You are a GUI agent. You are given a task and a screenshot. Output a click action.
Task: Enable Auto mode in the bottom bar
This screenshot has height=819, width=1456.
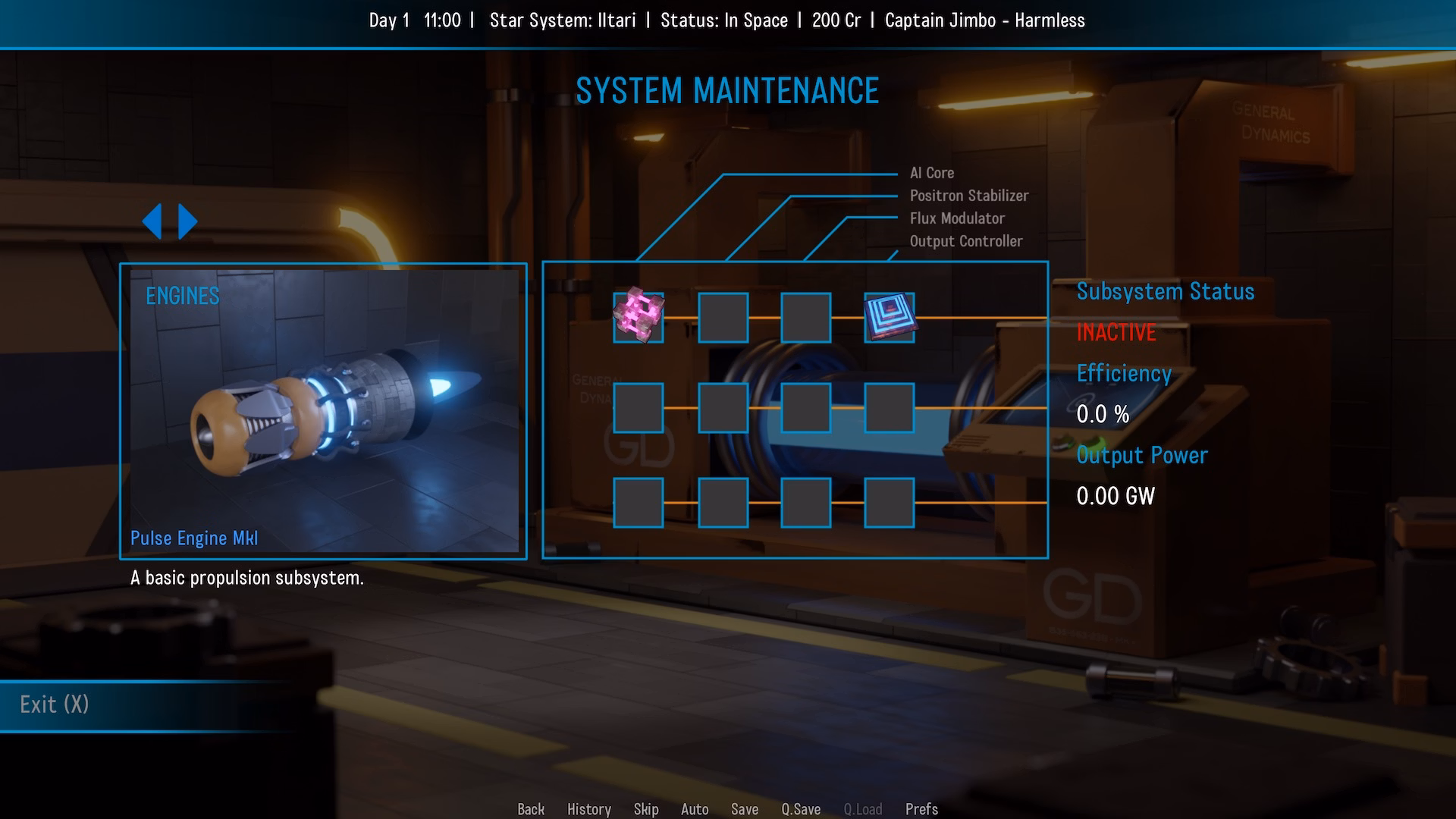[x=695, y=809]
